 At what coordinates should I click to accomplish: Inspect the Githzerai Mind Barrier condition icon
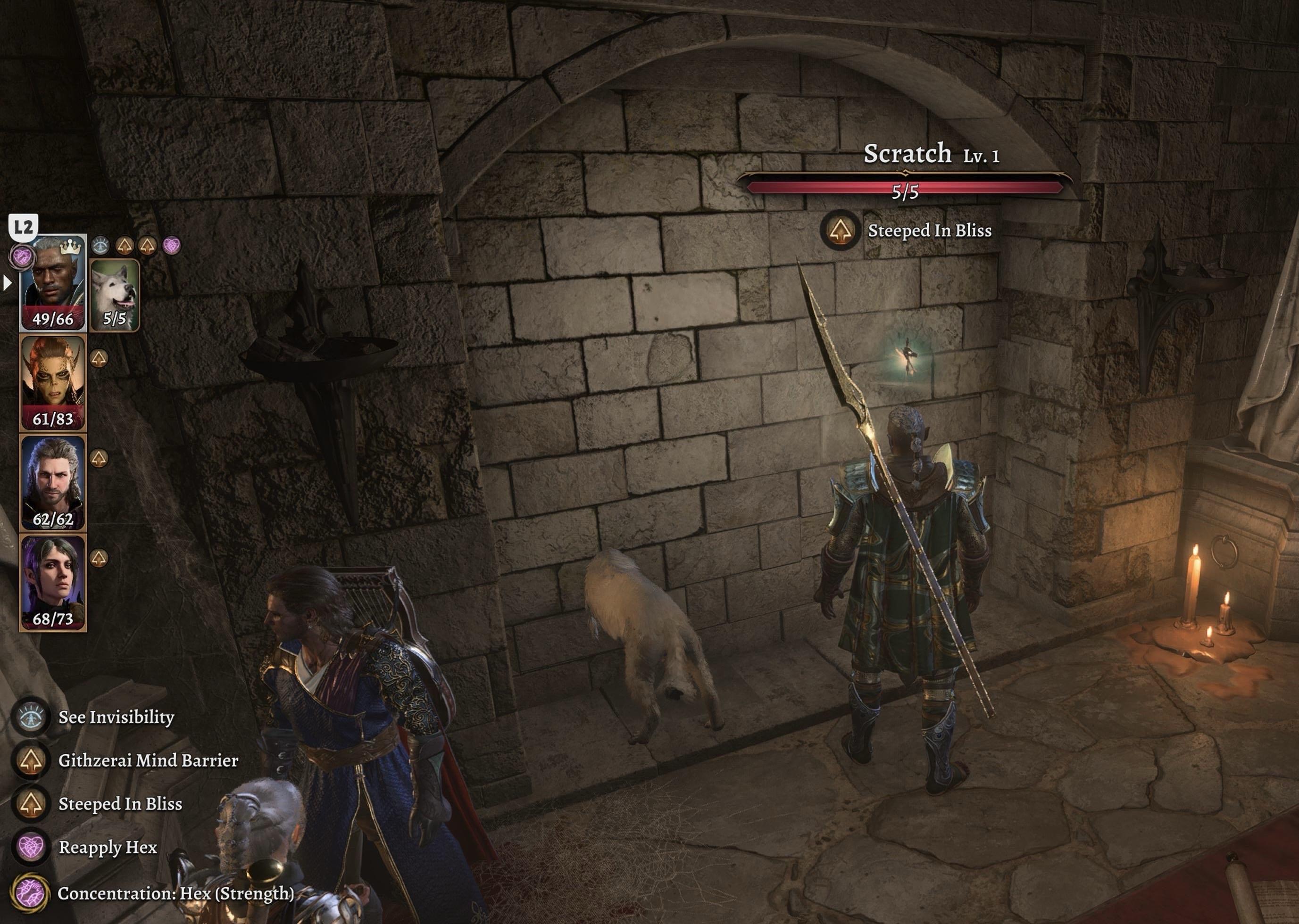31,761
